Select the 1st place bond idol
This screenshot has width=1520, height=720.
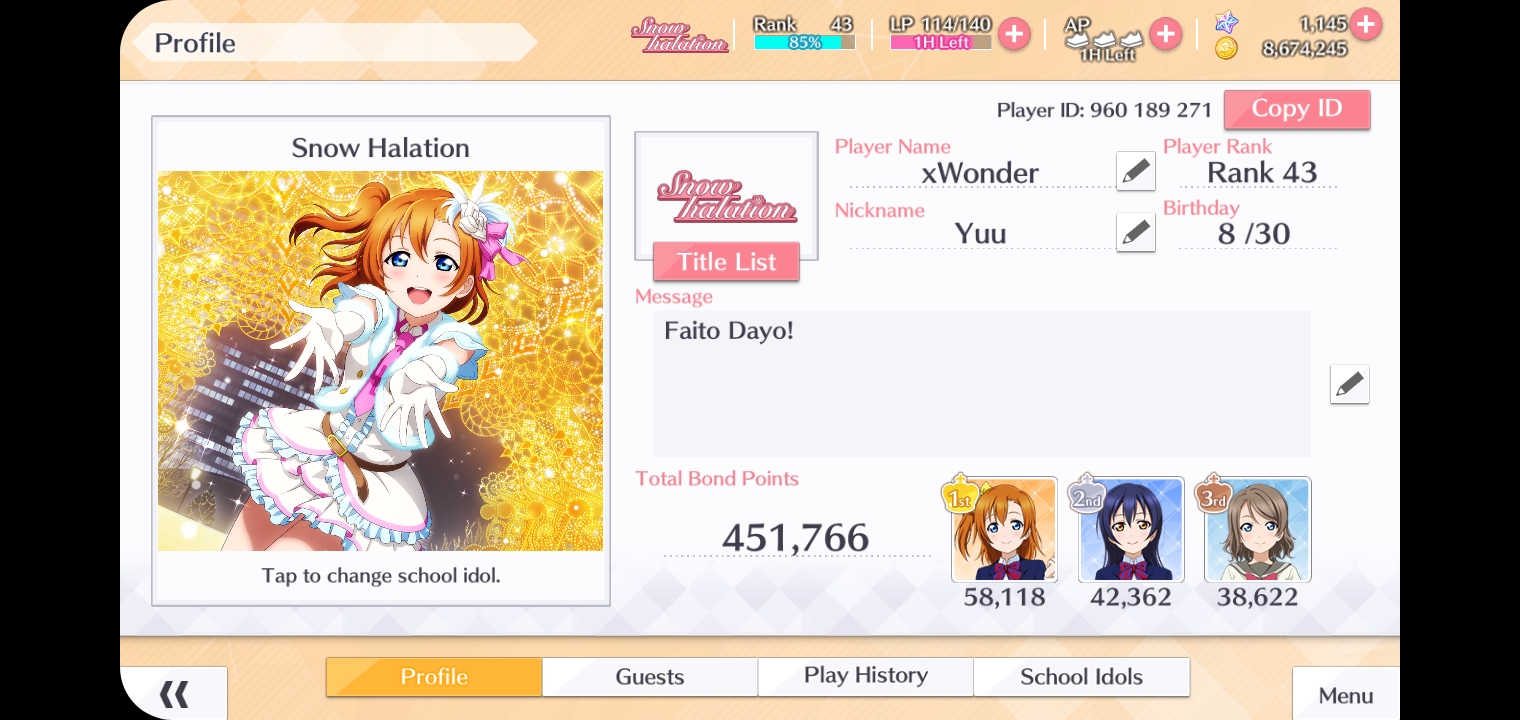coord(1004,530)
